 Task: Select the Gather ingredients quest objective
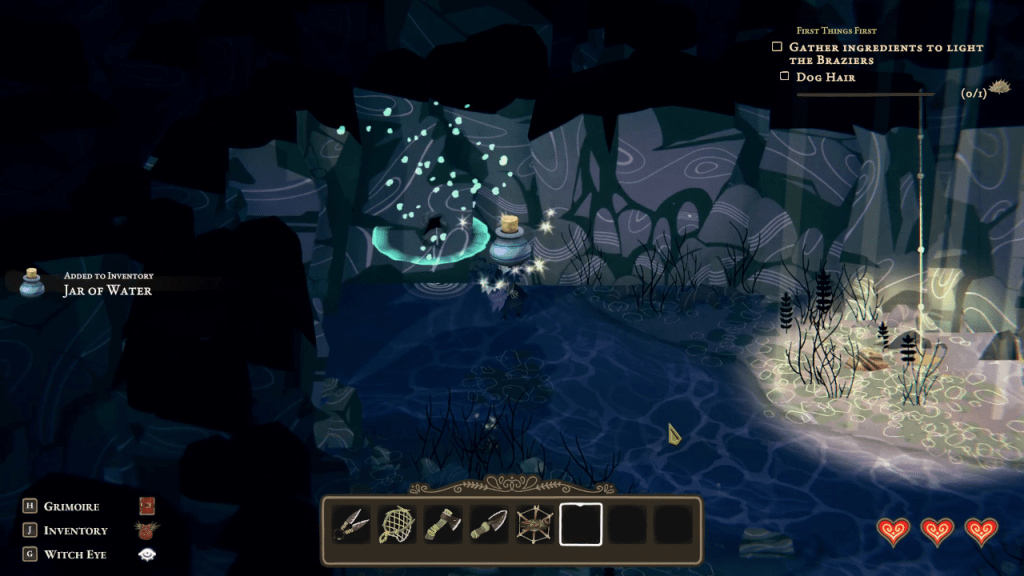tap(885, 54)
